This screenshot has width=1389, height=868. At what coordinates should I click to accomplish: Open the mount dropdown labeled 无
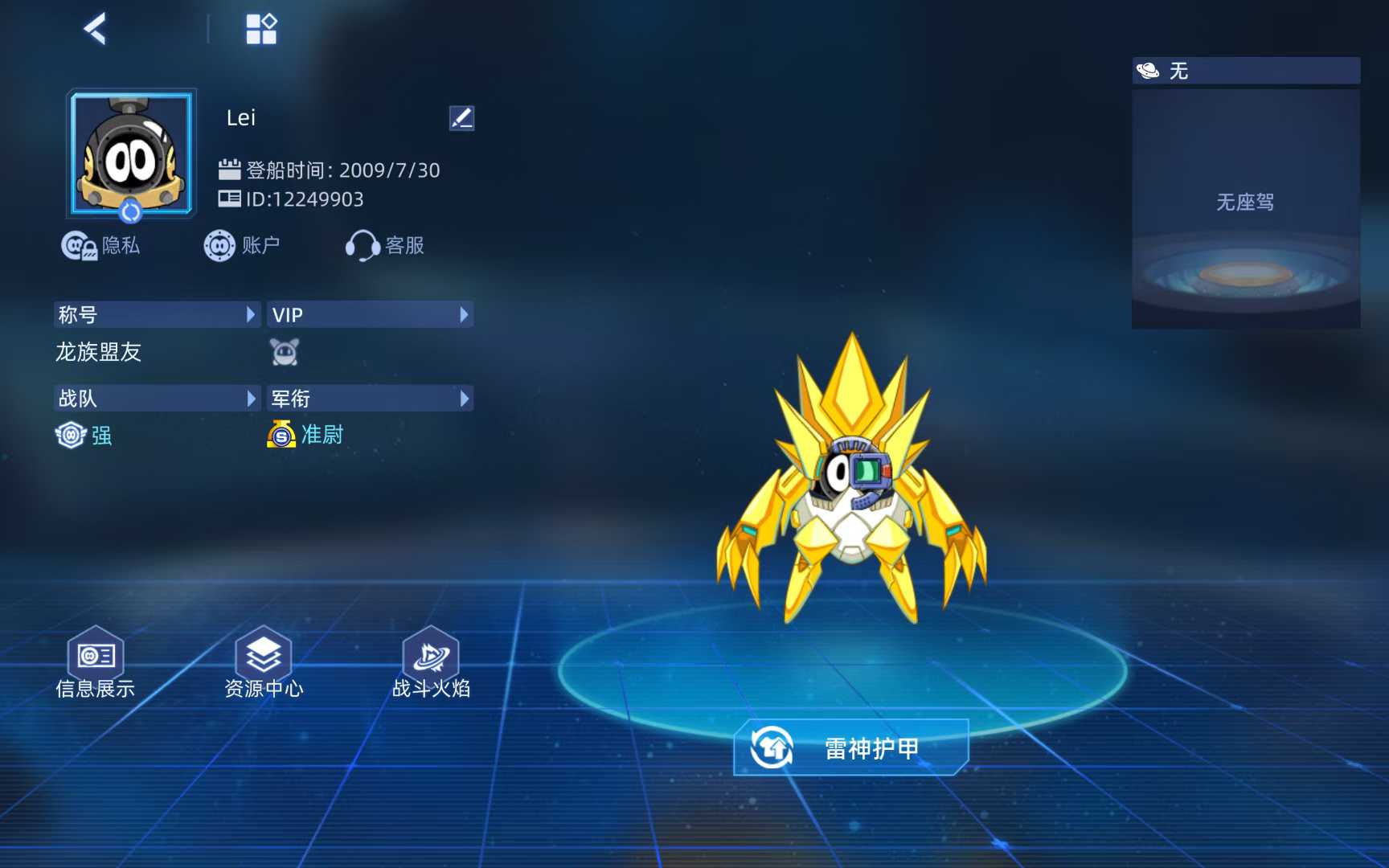pos(1246,71)
